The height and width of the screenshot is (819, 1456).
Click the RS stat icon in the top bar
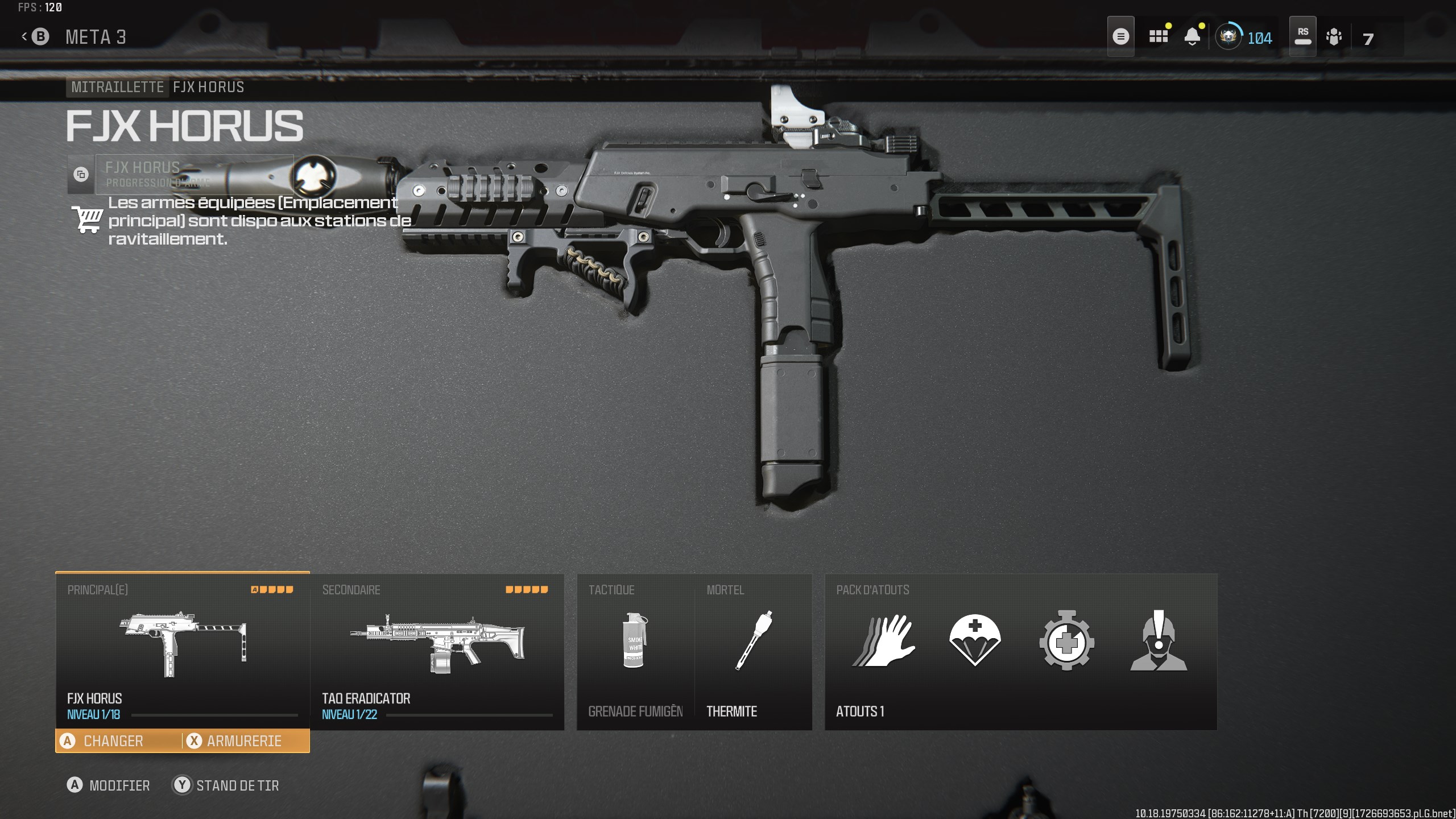[x=1303, y=36]
